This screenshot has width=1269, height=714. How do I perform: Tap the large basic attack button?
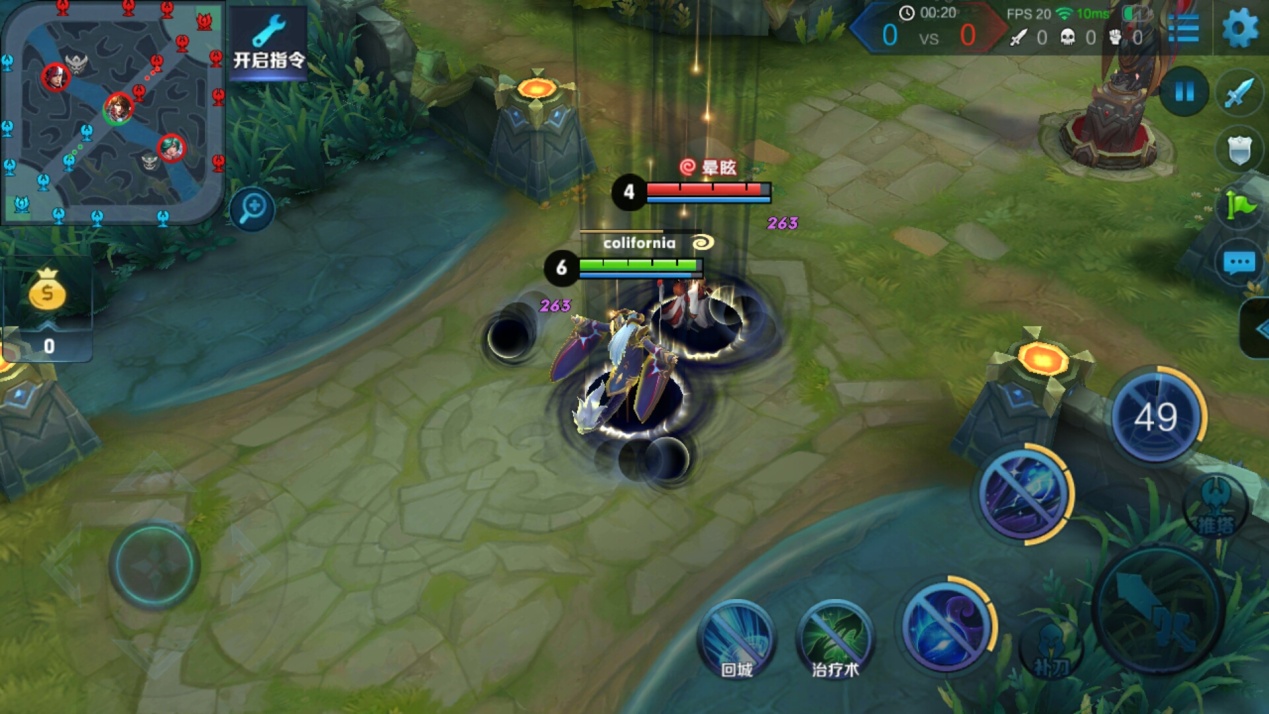point(1158,608)
